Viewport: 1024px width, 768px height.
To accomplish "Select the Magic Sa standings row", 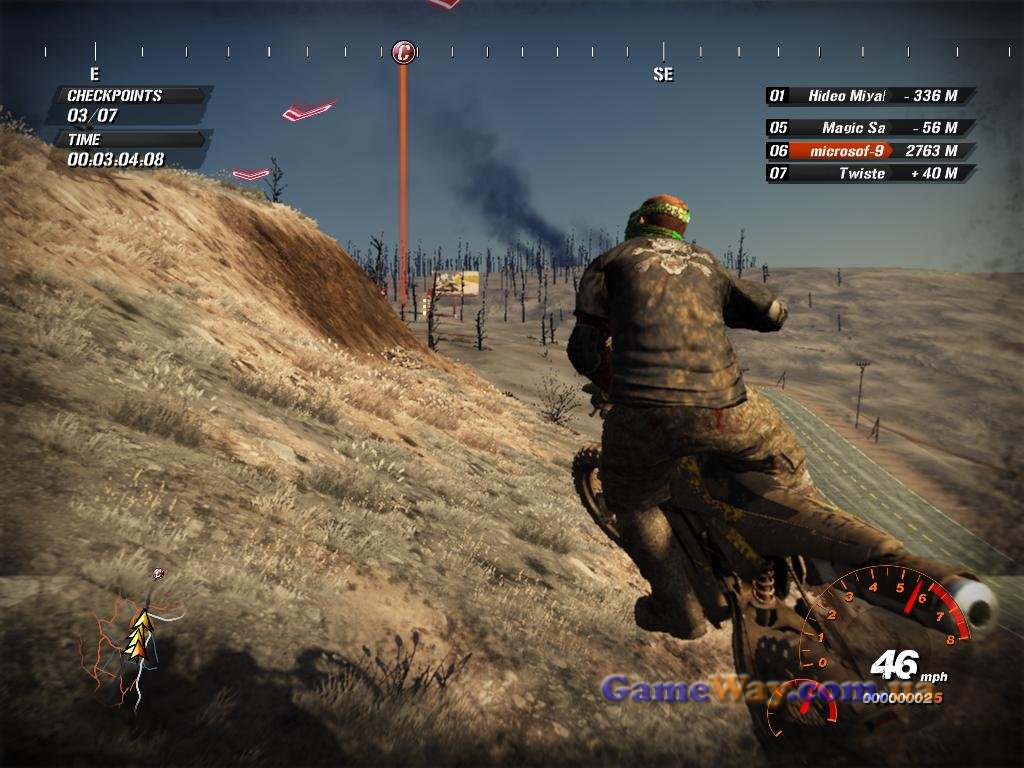I will [868, 128].
